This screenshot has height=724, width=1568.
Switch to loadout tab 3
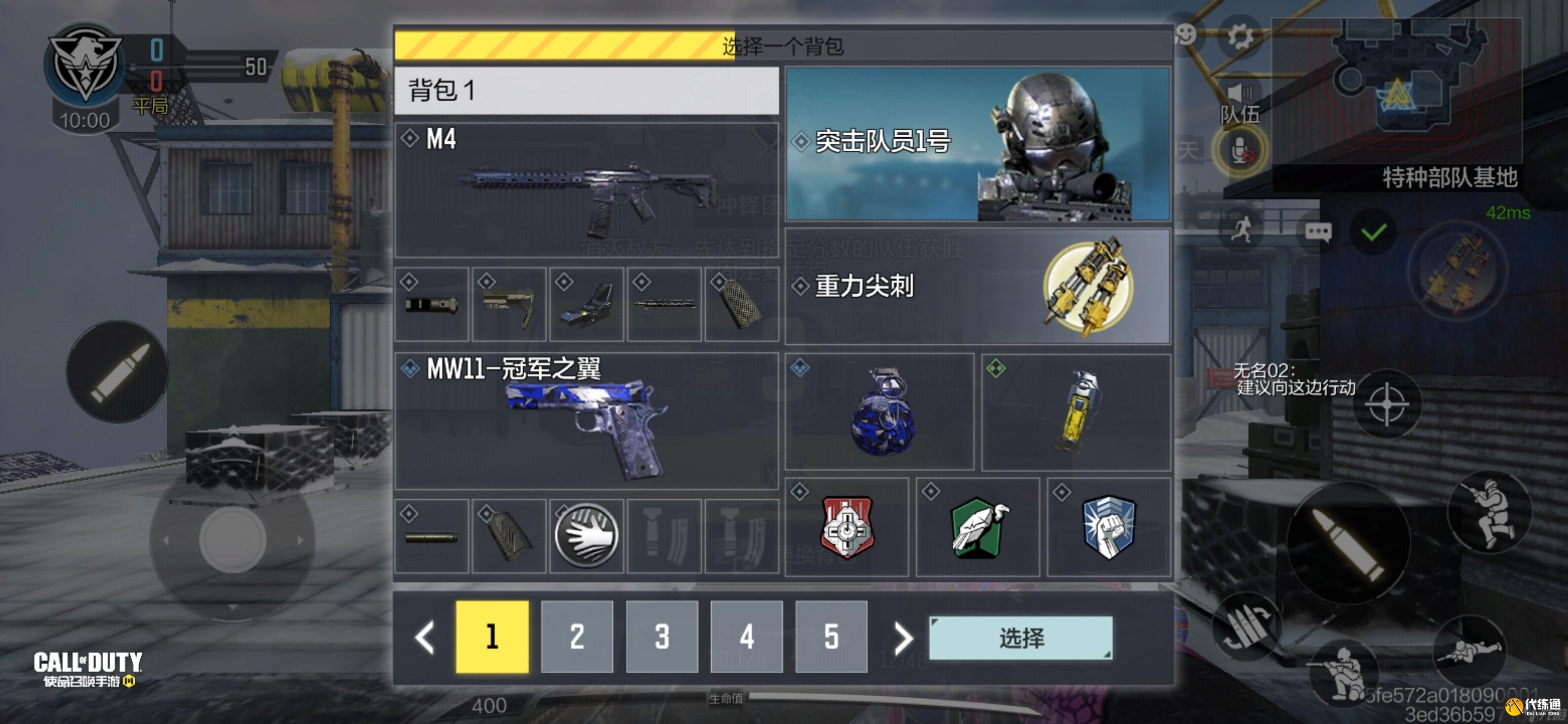coord(662,638)
